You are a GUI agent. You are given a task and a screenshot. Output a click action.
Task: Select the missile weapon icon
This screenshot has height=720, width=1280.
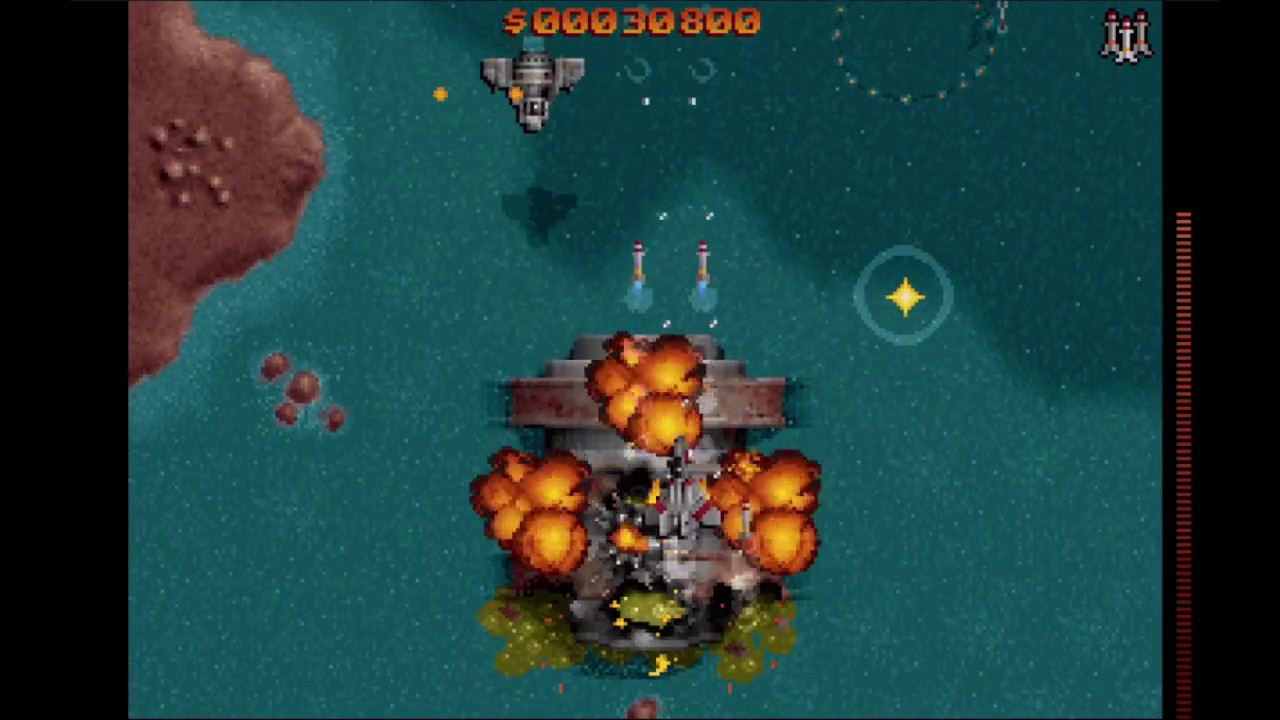[1127, 36]
